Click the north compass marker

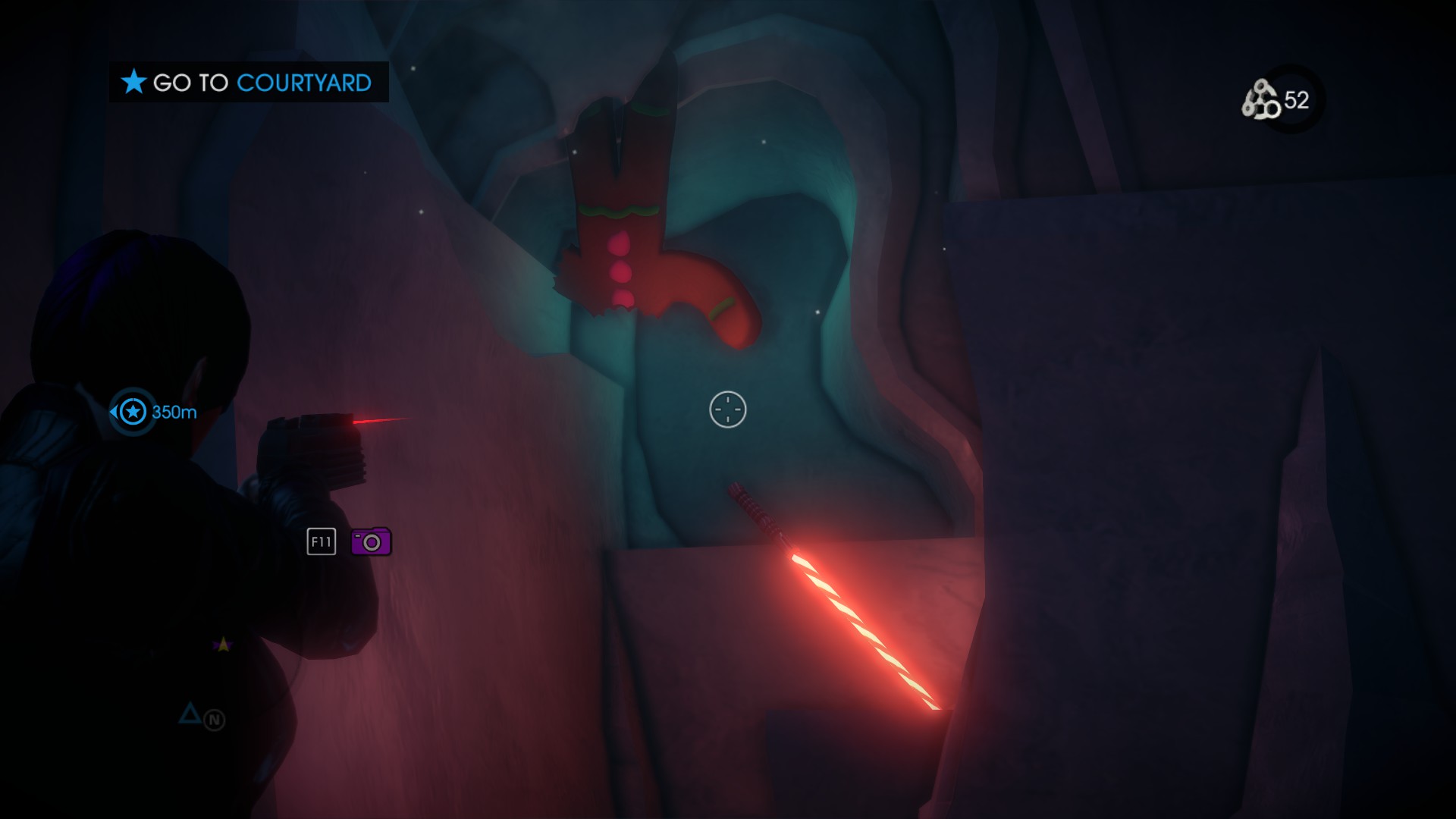(215, 720)
